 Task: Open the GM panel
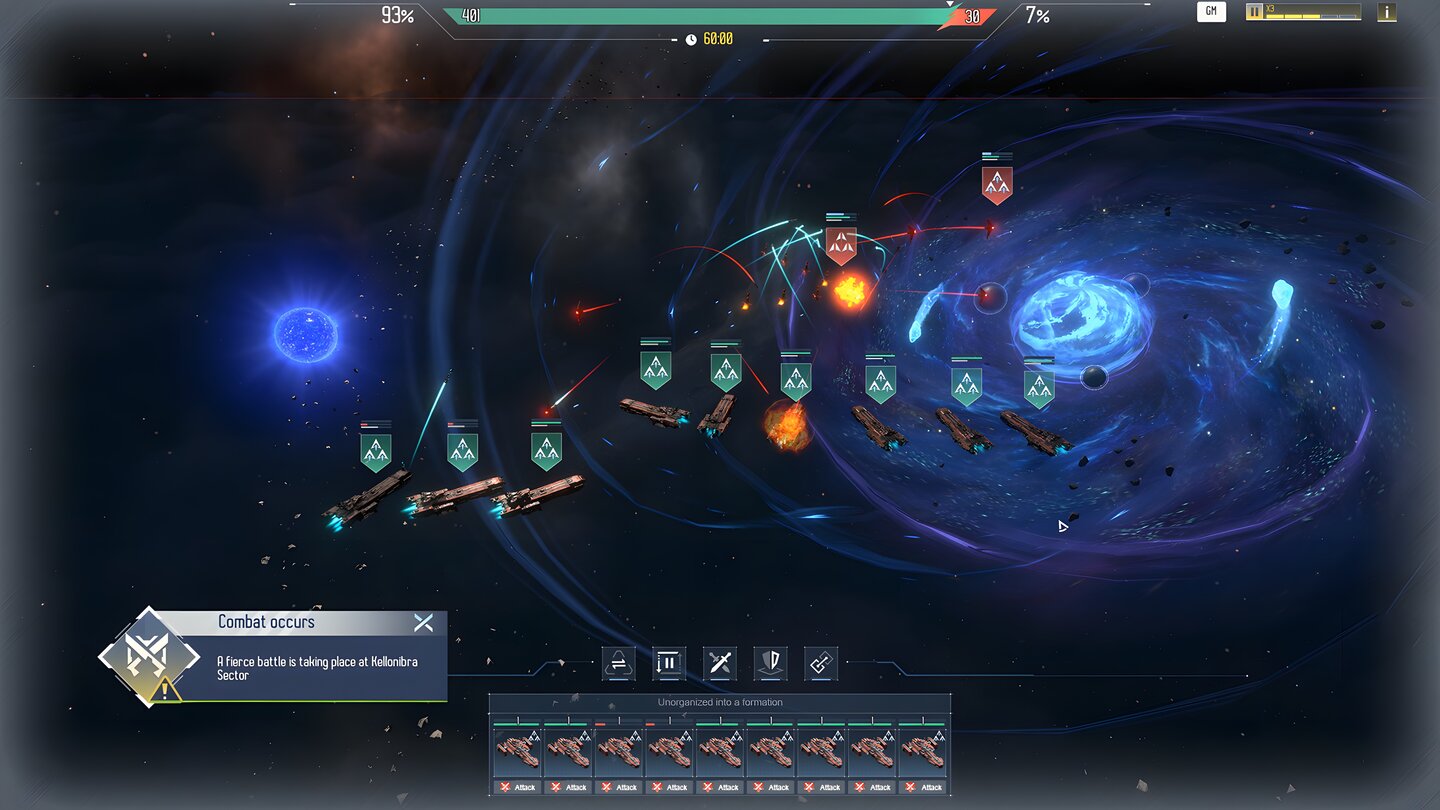1211,12
